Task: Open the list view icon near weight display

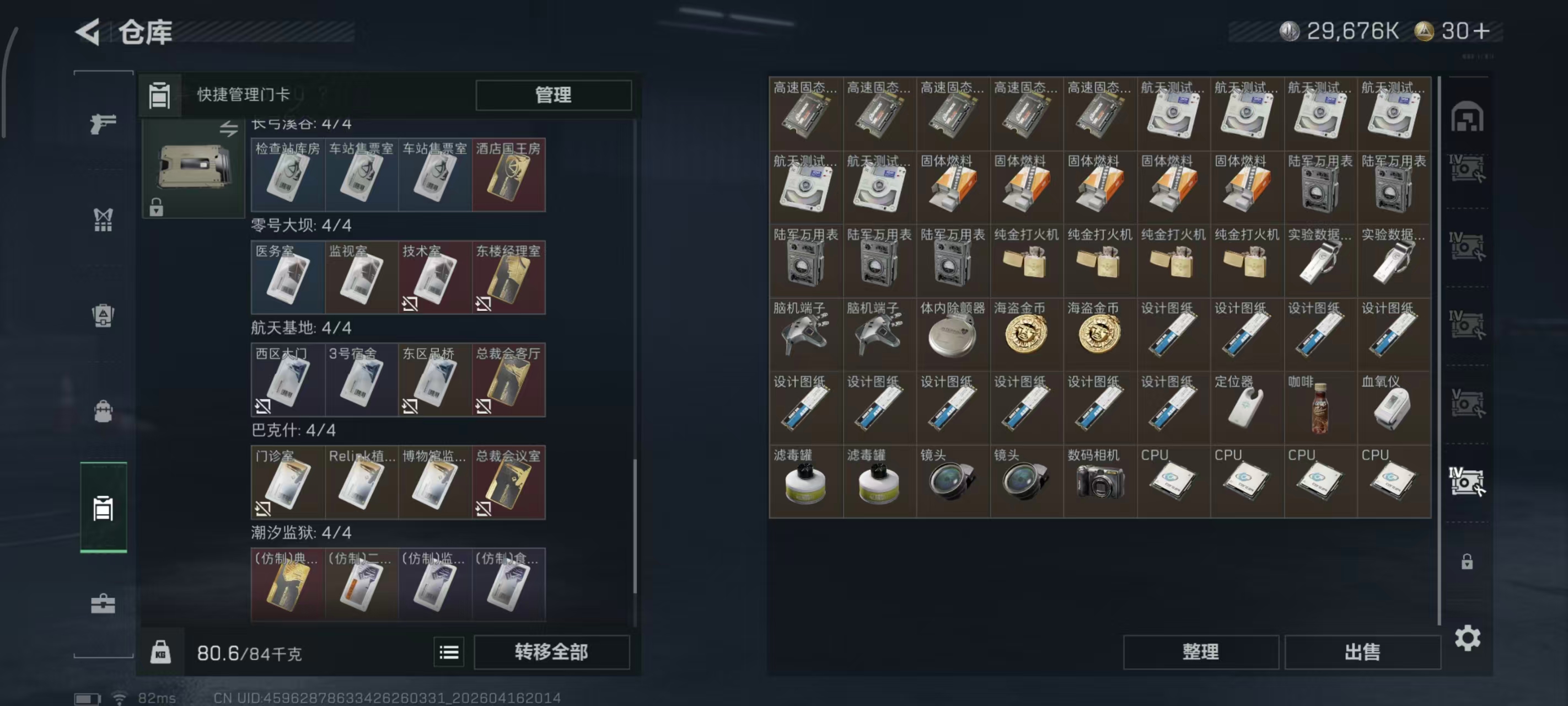Action: click(449, 652)
